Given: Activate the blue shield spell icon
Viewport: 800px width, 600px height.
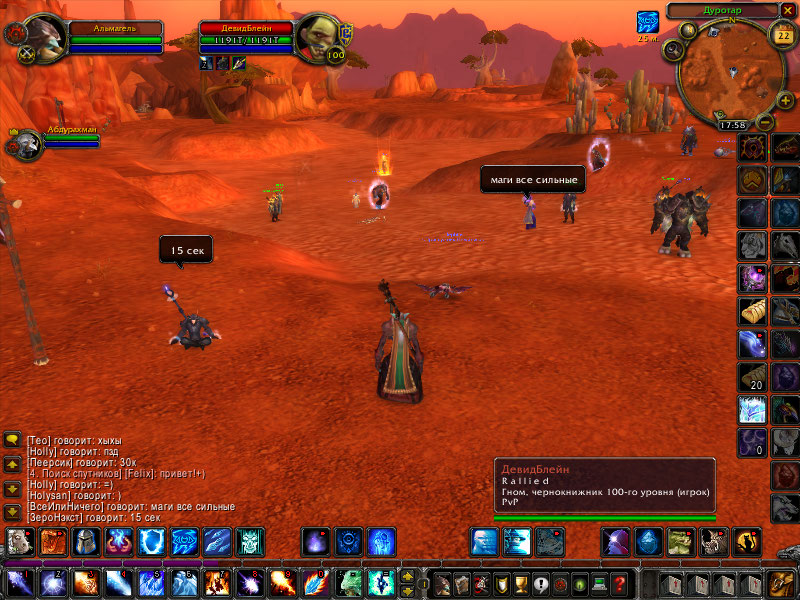Looking at the screenshot, I should (x=152, y=541).
